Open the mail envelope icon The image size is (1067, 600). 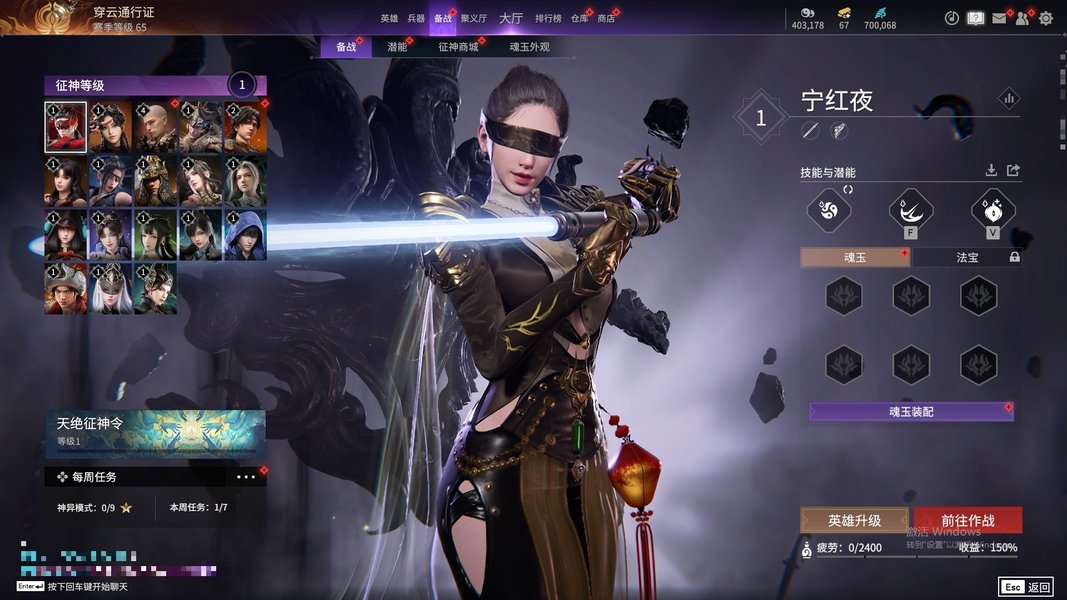click(x=999, y=18)
